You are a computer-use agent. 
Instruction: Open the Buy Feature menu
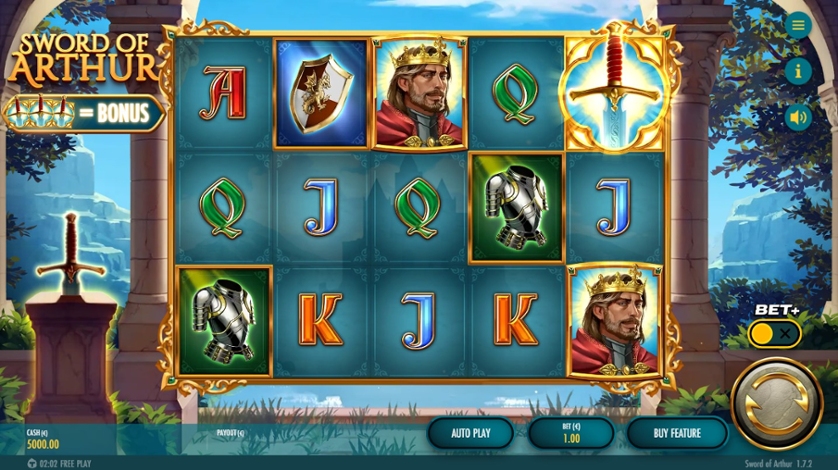click(x=677, y=433)
